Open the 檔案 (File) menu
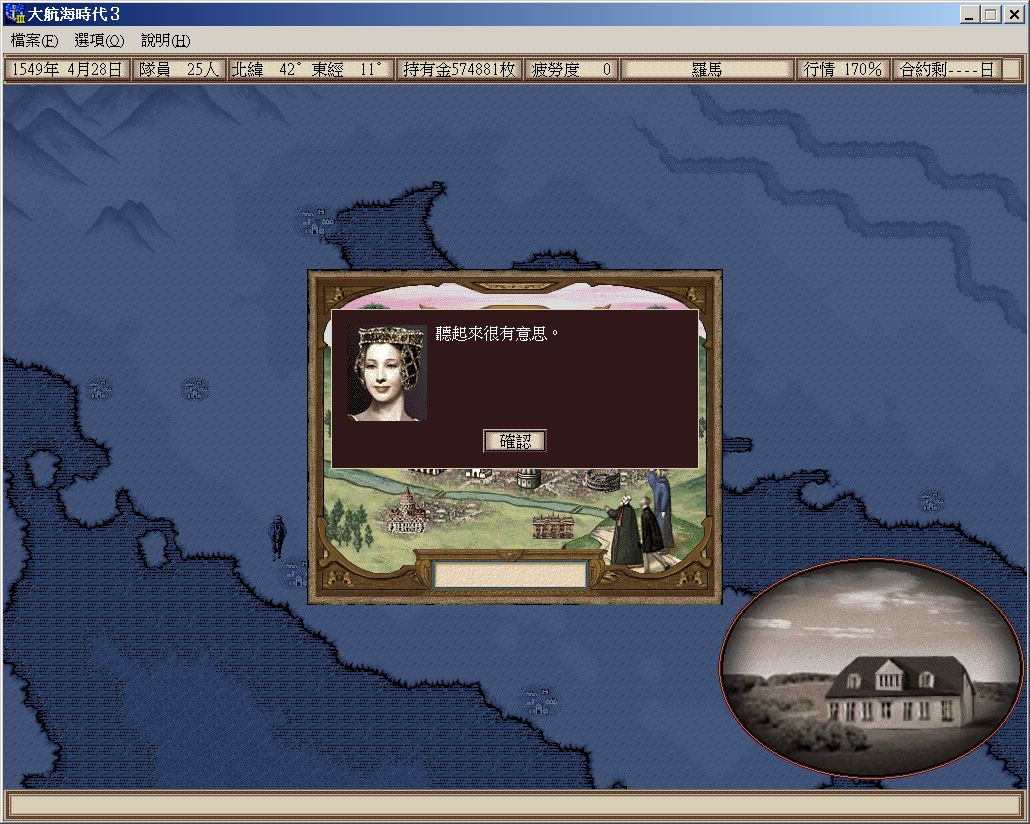Image resolution: width=1030 pixels, height=824 pixels. (35, 41)
